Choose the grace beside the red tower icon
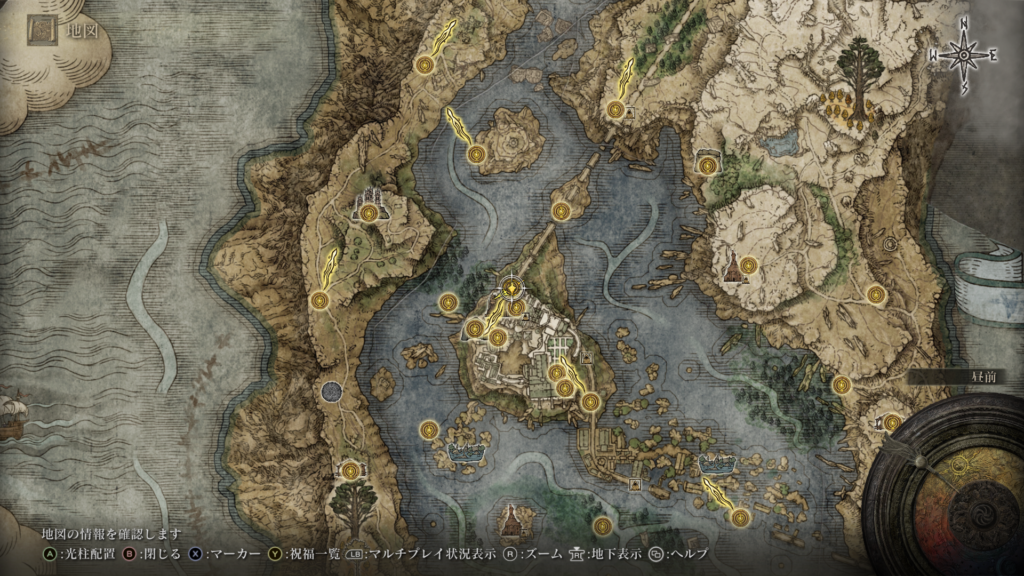Image resolution: width=1024 pixels, height=576 pixels. point(747,265)
